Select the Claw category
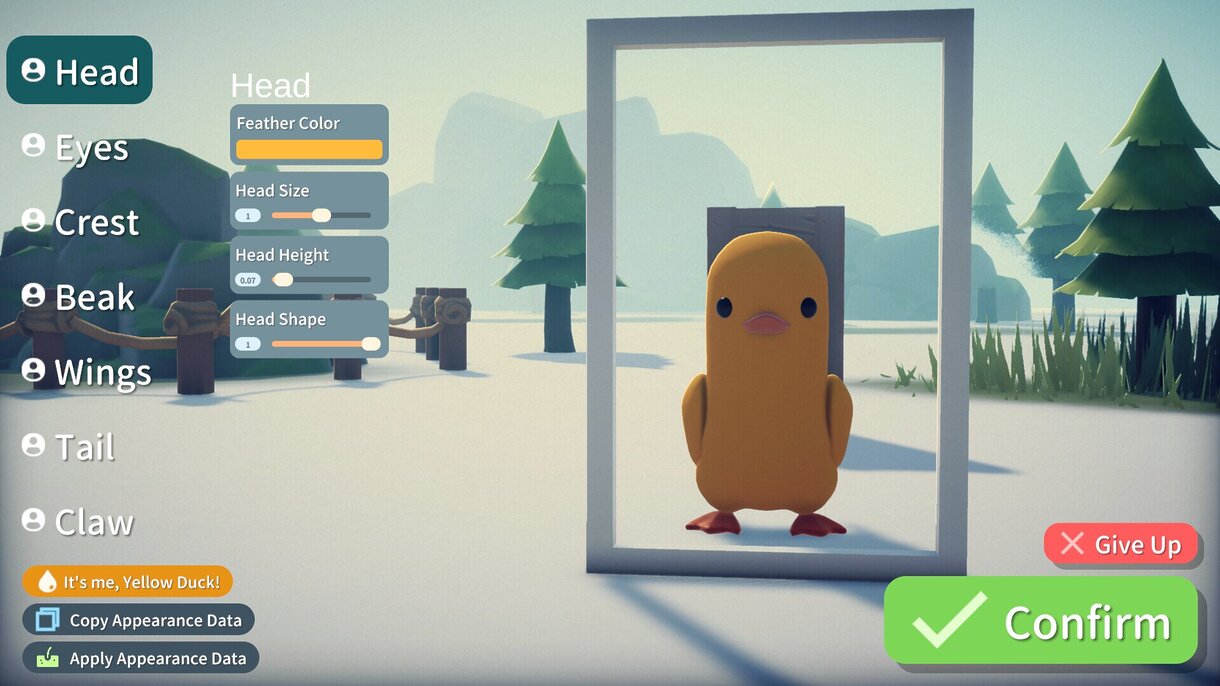Image resolution: width=1220 pixels, height=686 pixels. (78, 521)
